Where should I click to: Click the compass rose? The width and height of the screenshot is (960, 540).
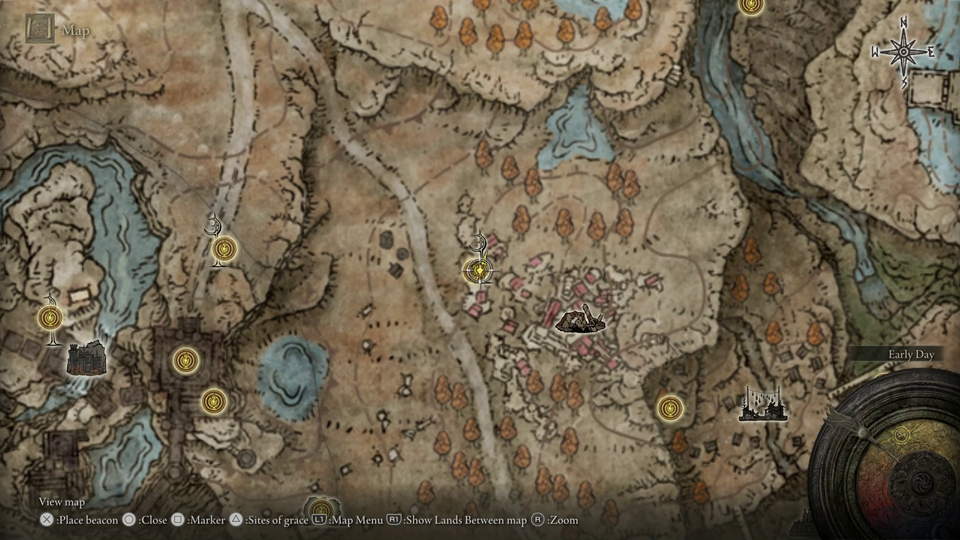[903, 52]
